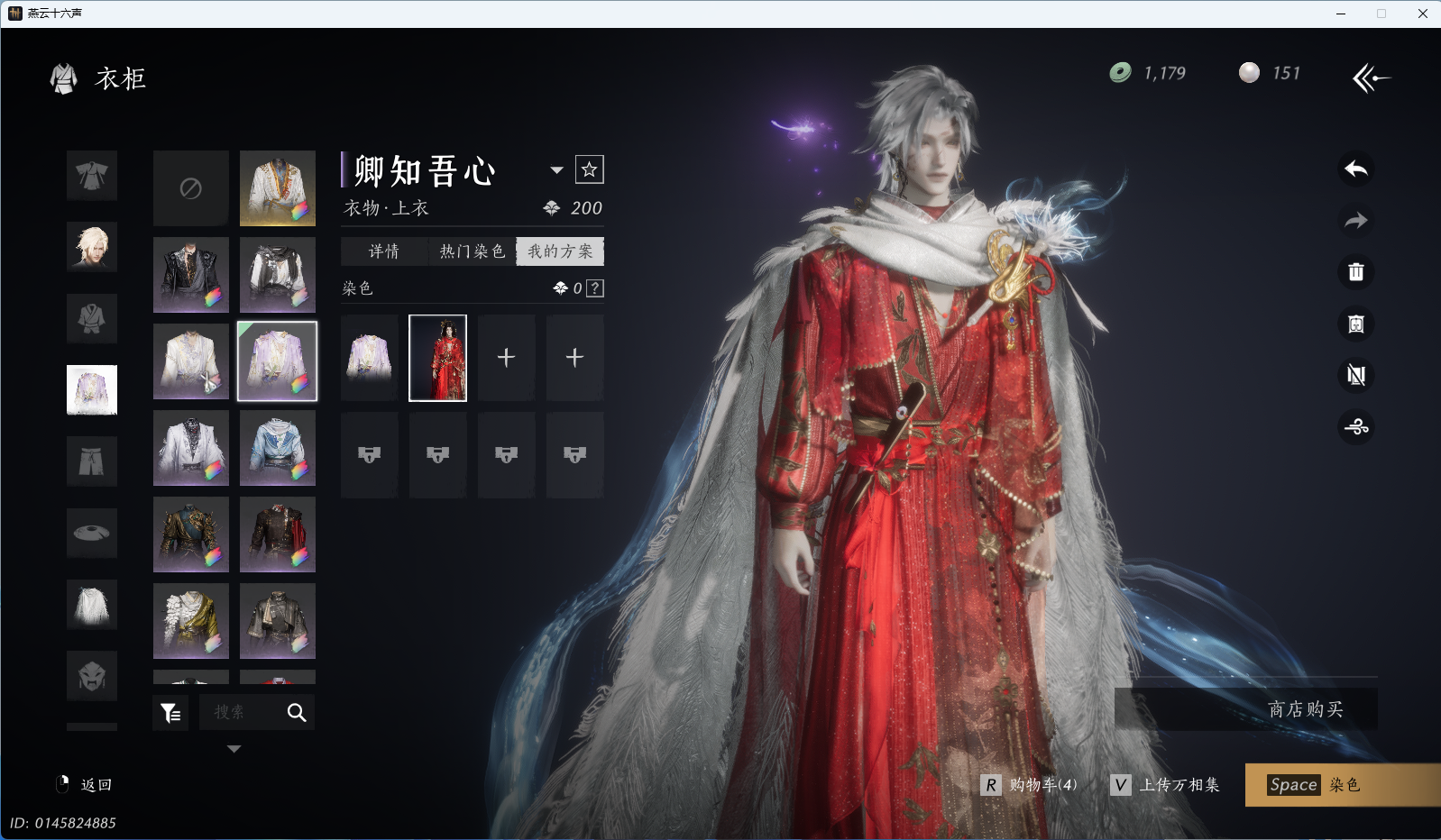This screenshot has height=840, width=1441.
Task: Select the 我的方案 tab
Action: (560, 251)
